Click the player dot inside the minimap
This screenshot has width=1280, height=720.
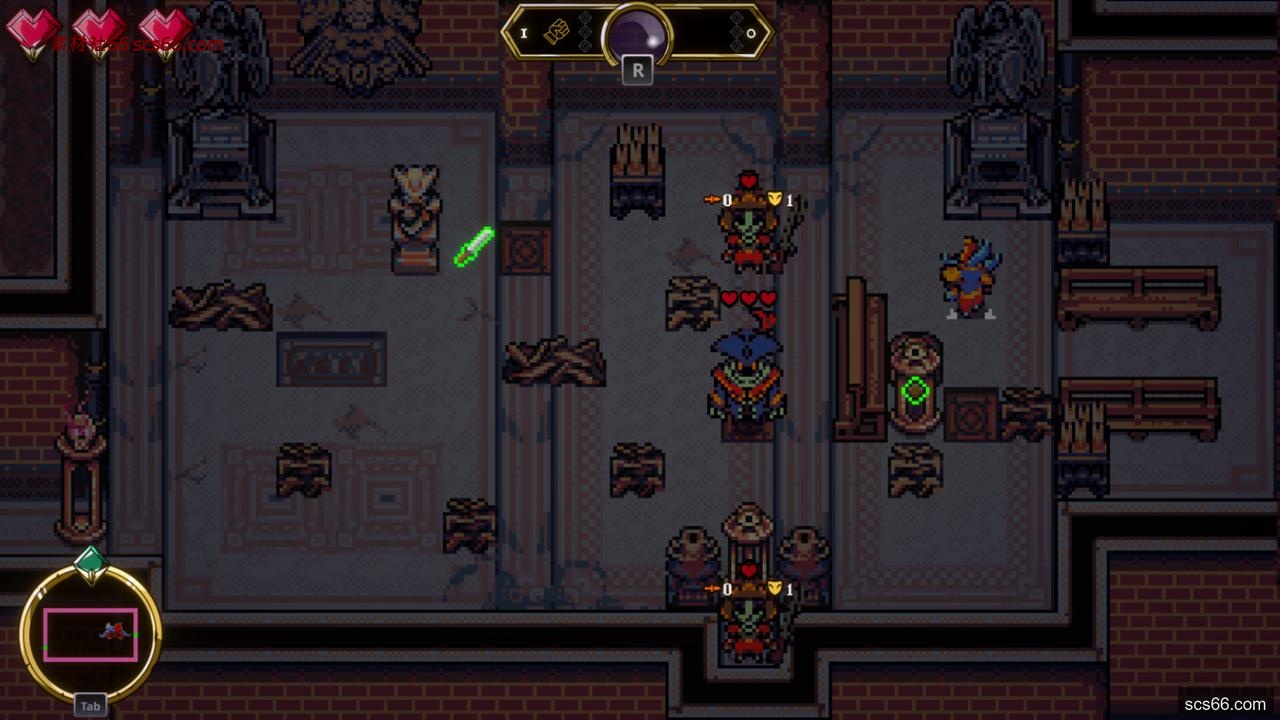114,631
